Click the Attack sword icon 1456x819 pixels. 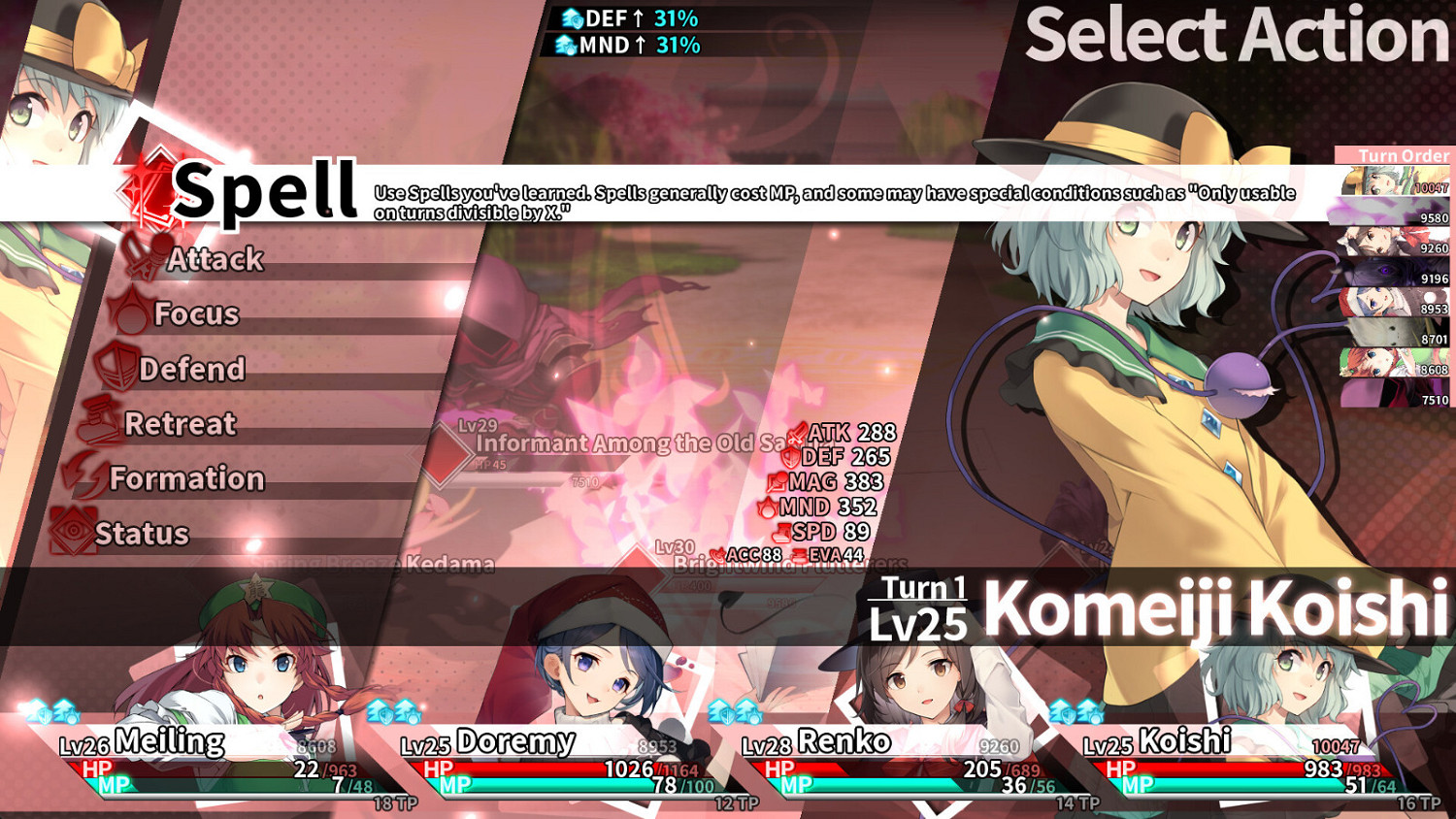(x=144, y=258)
